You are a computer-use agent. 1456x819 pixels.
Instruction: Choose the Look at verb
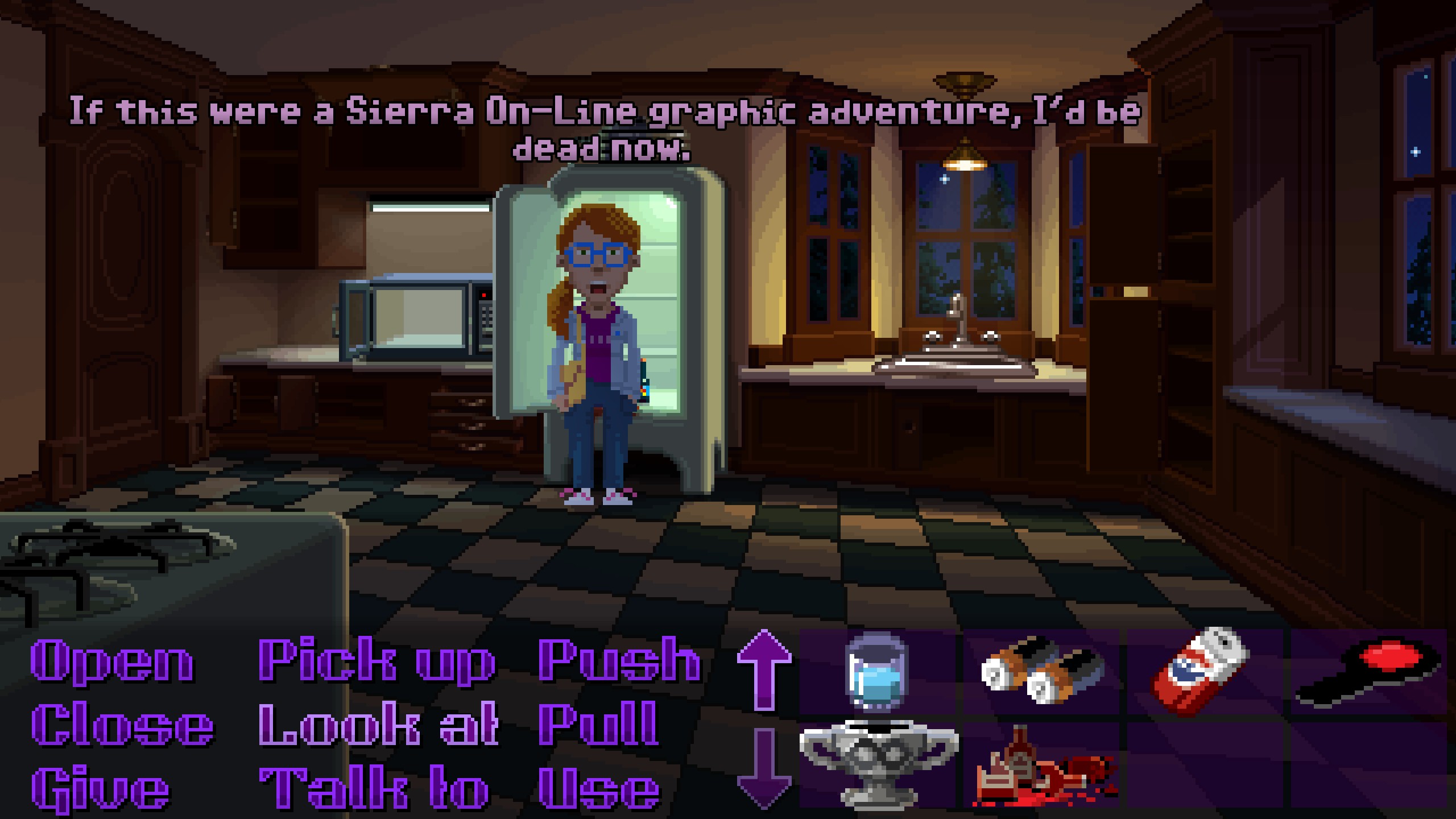point(378,725)
